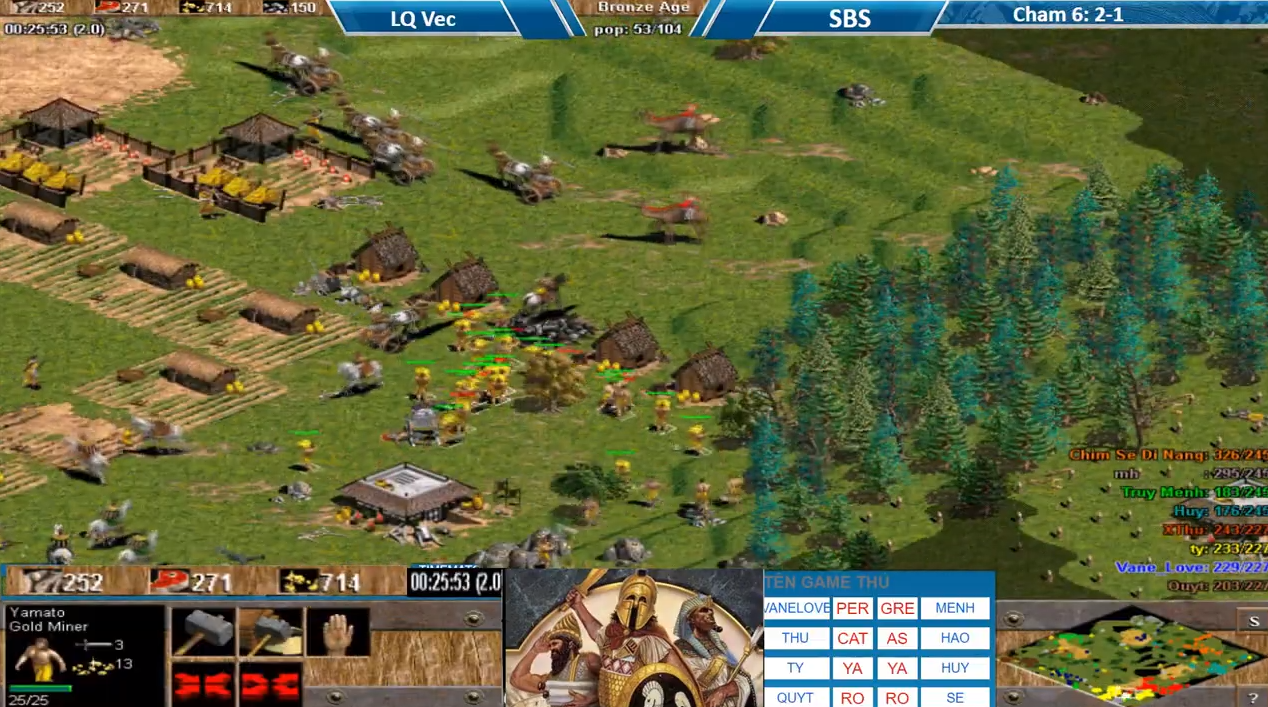This screenshot has width=1268, height=707.
Task: Choose the Repair hammer-and-wood command icon
Action: (270, 633)
